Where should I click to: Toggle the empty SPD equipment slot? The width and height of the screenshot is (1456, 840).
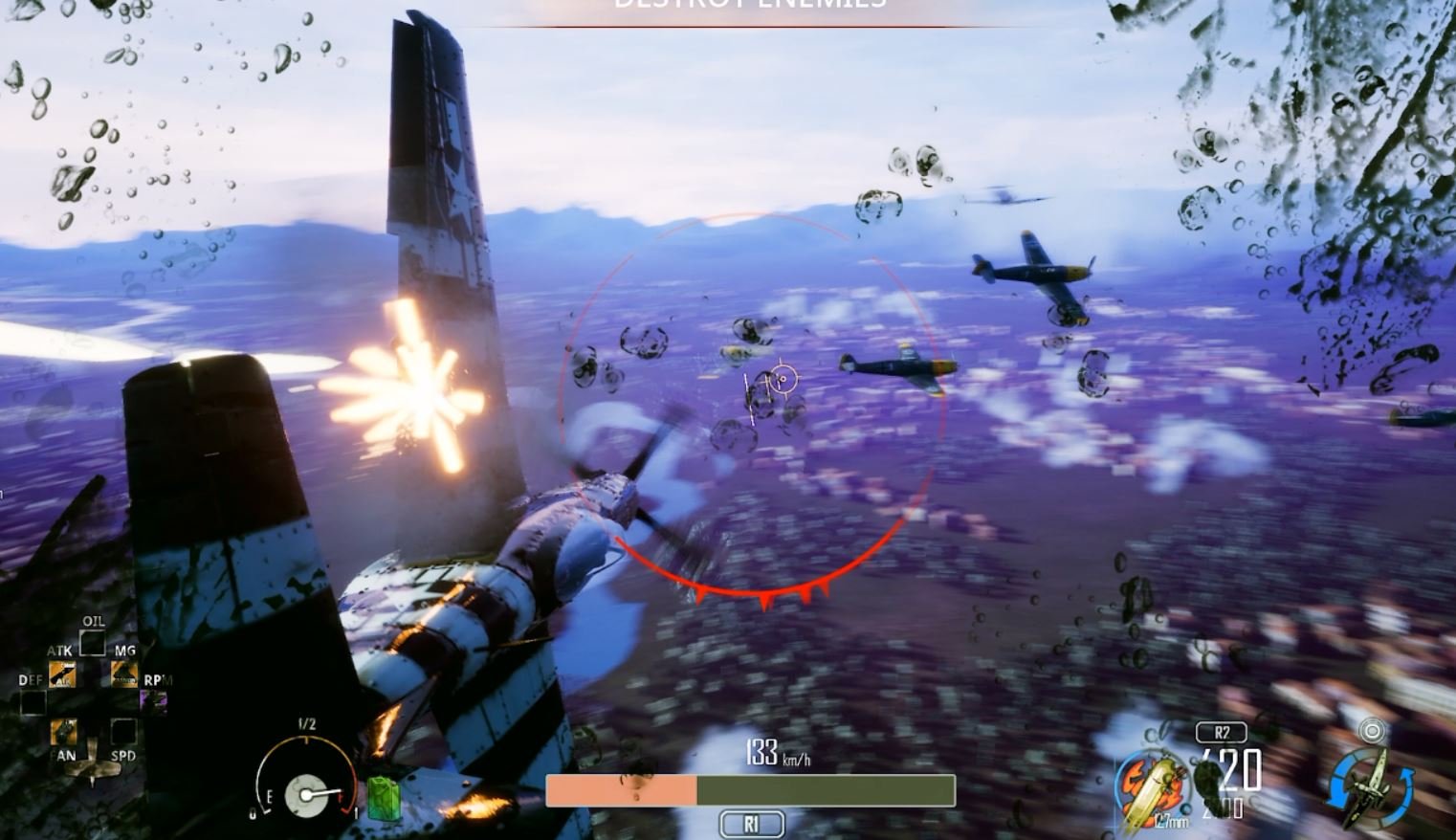(123, 733)
